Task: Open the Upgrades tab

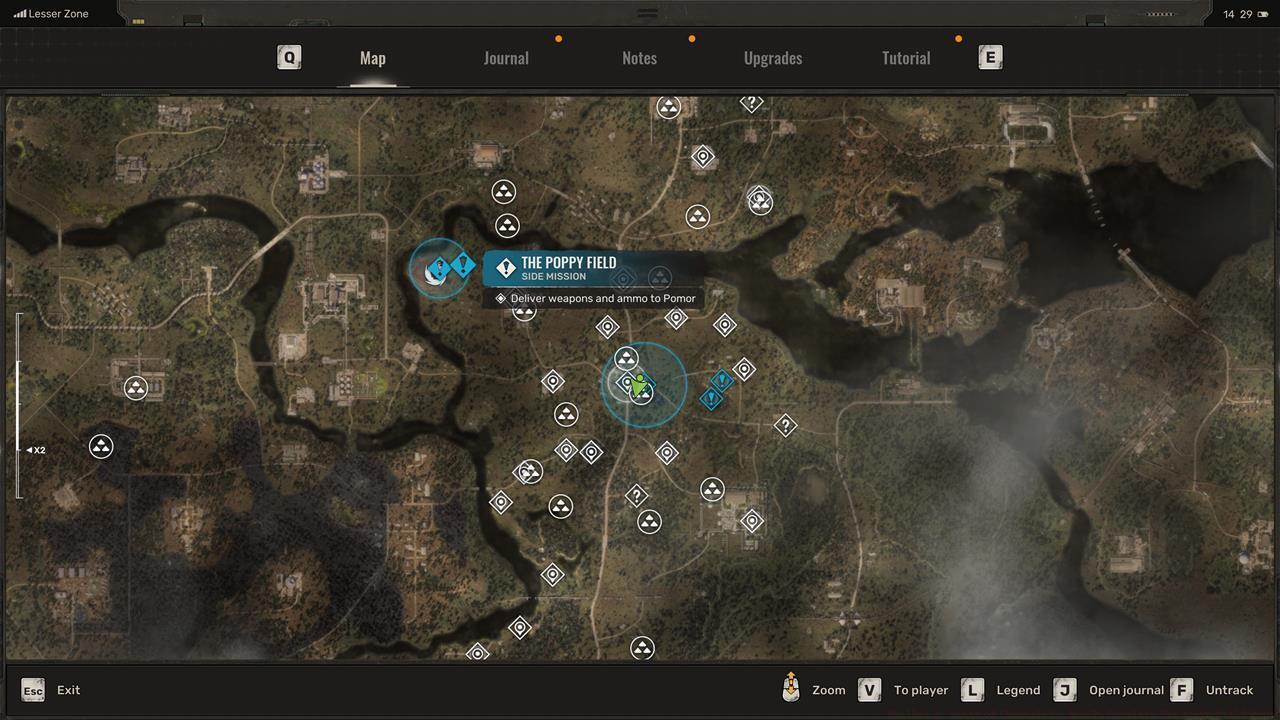Action: click(772, 58)
